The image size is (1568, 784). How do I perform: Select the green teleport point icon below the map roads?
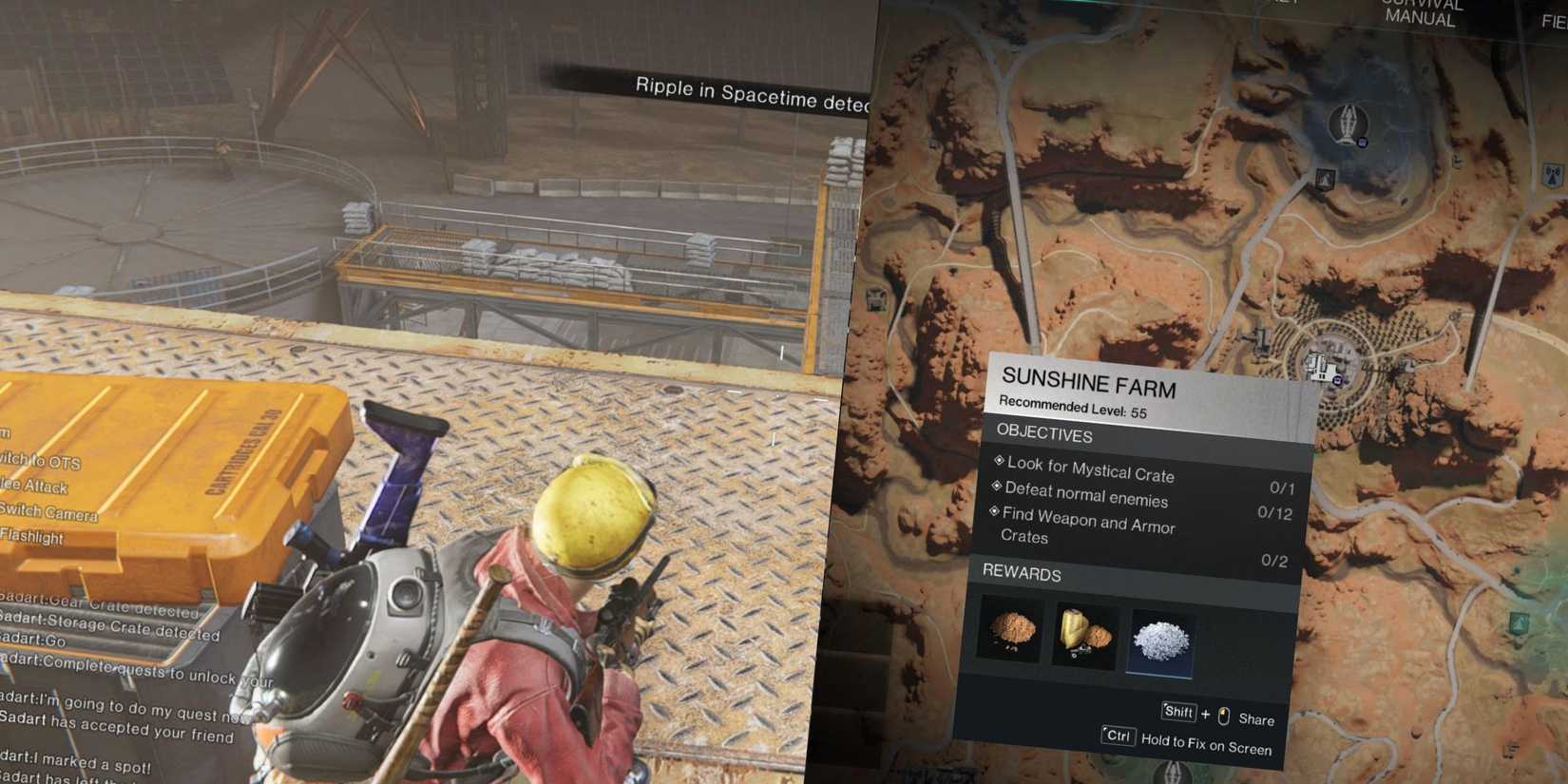click(1520, 621)
